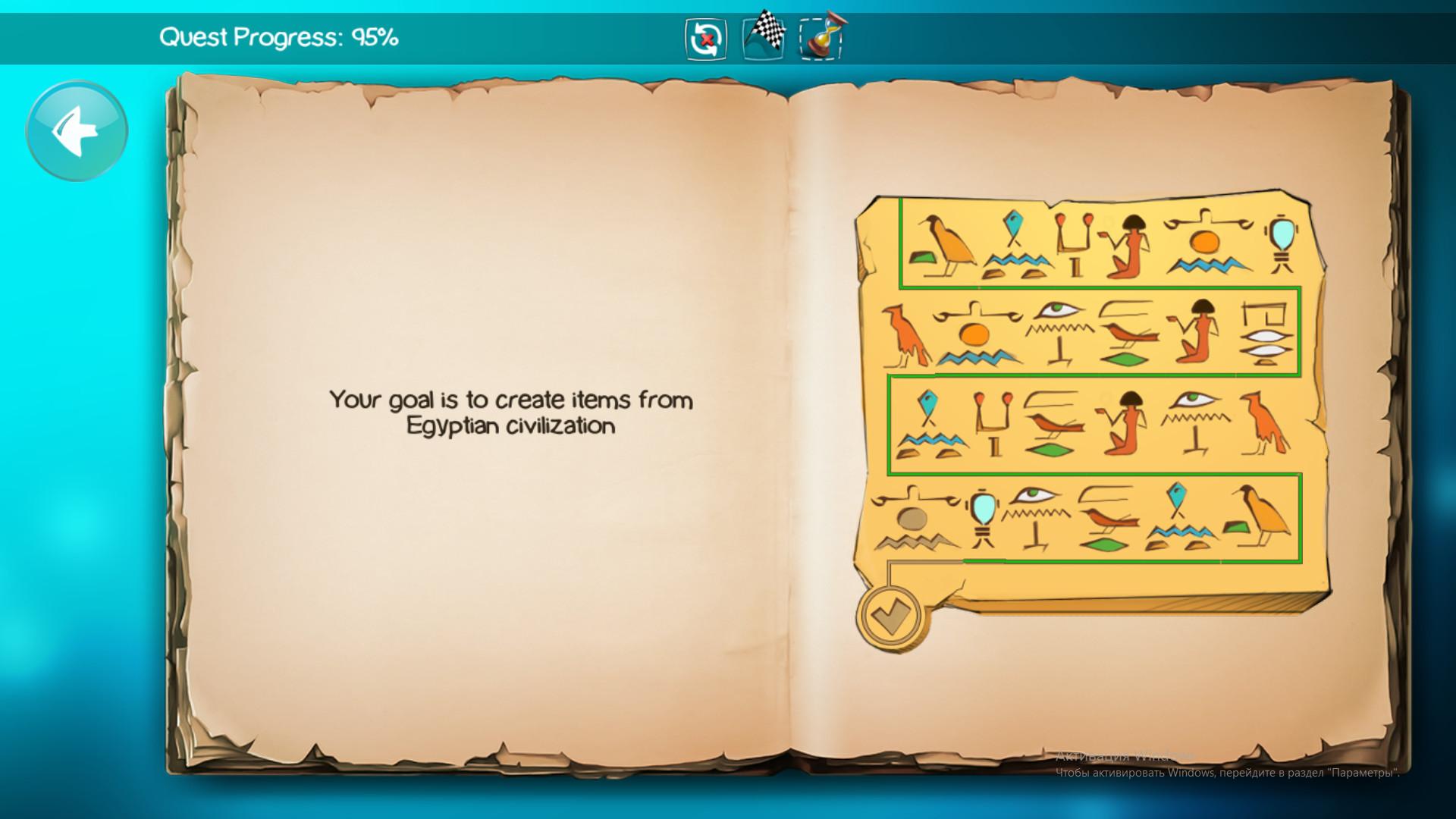Open the Quest Progress header bar

click(x=281, y=35)
